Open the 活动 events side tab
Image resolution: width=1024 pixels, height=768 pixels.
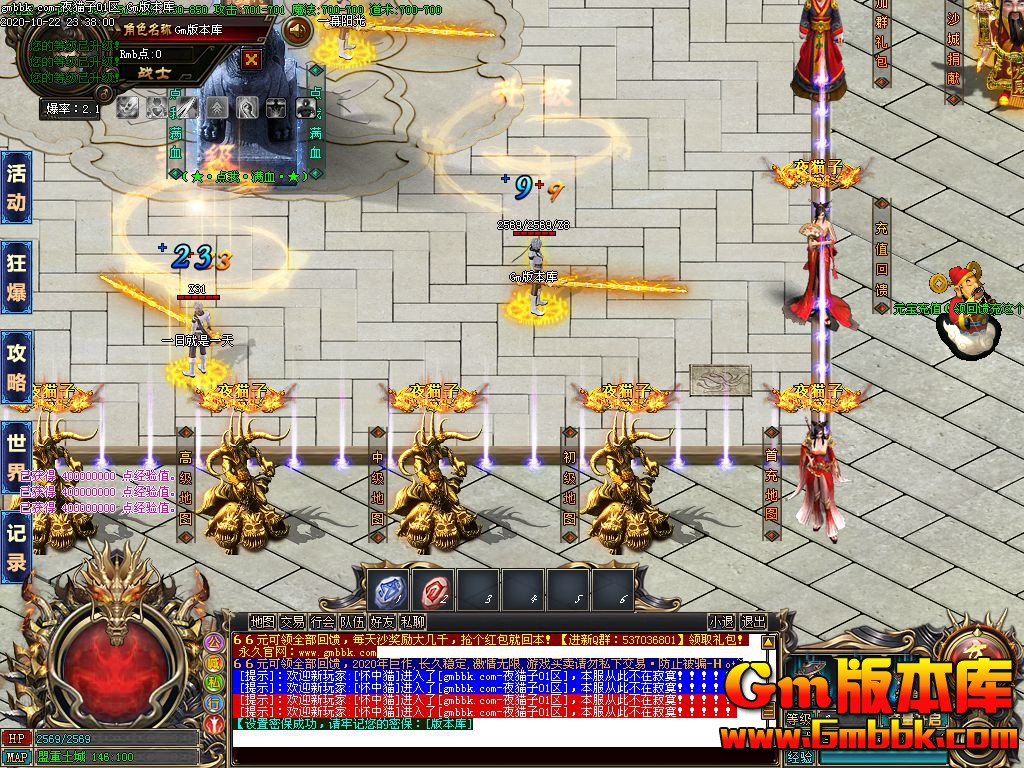[17, 186]
